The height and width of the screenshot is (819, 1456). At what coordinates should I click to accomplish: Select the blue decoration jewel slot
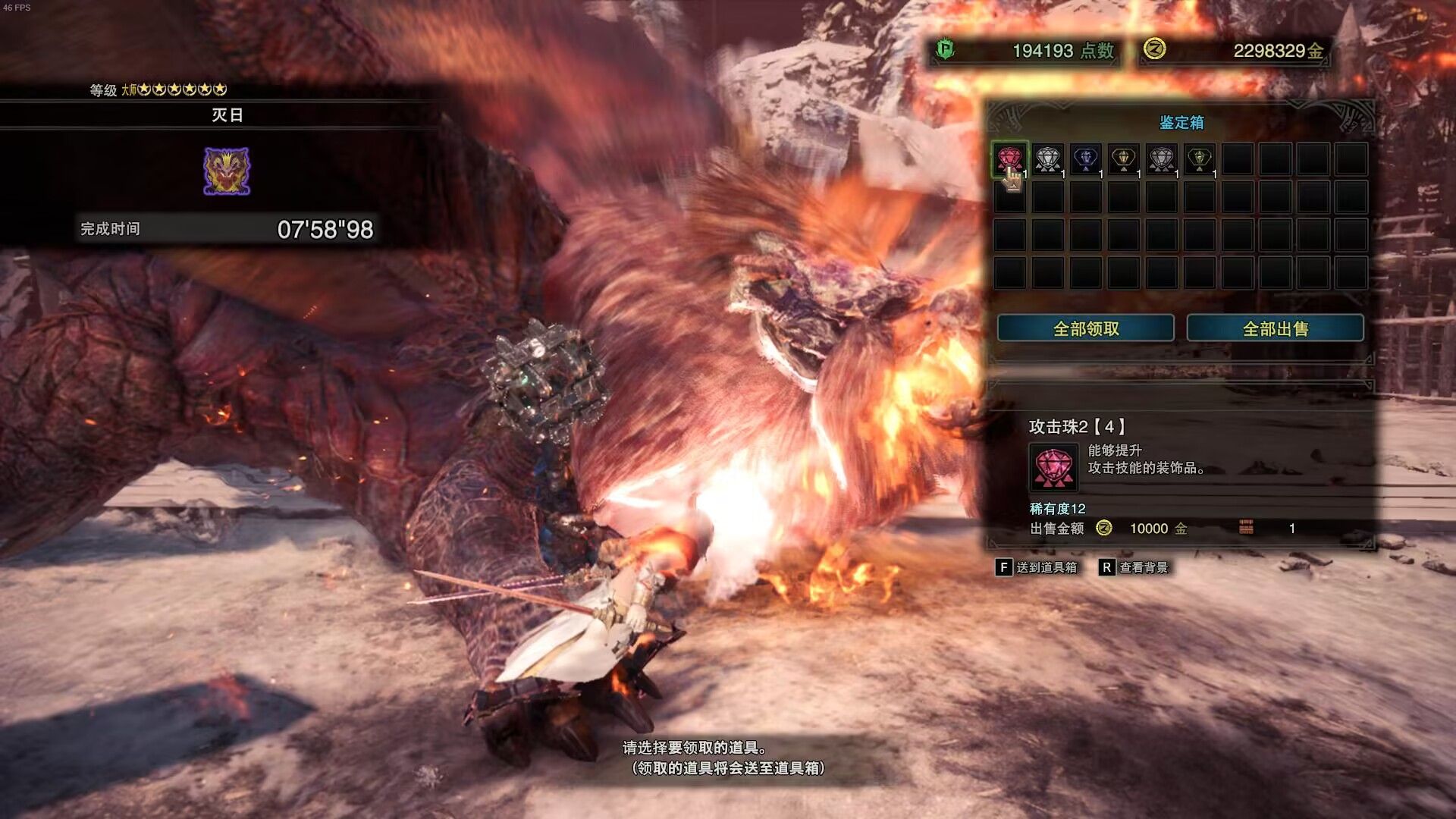(x=1086, y=159)
